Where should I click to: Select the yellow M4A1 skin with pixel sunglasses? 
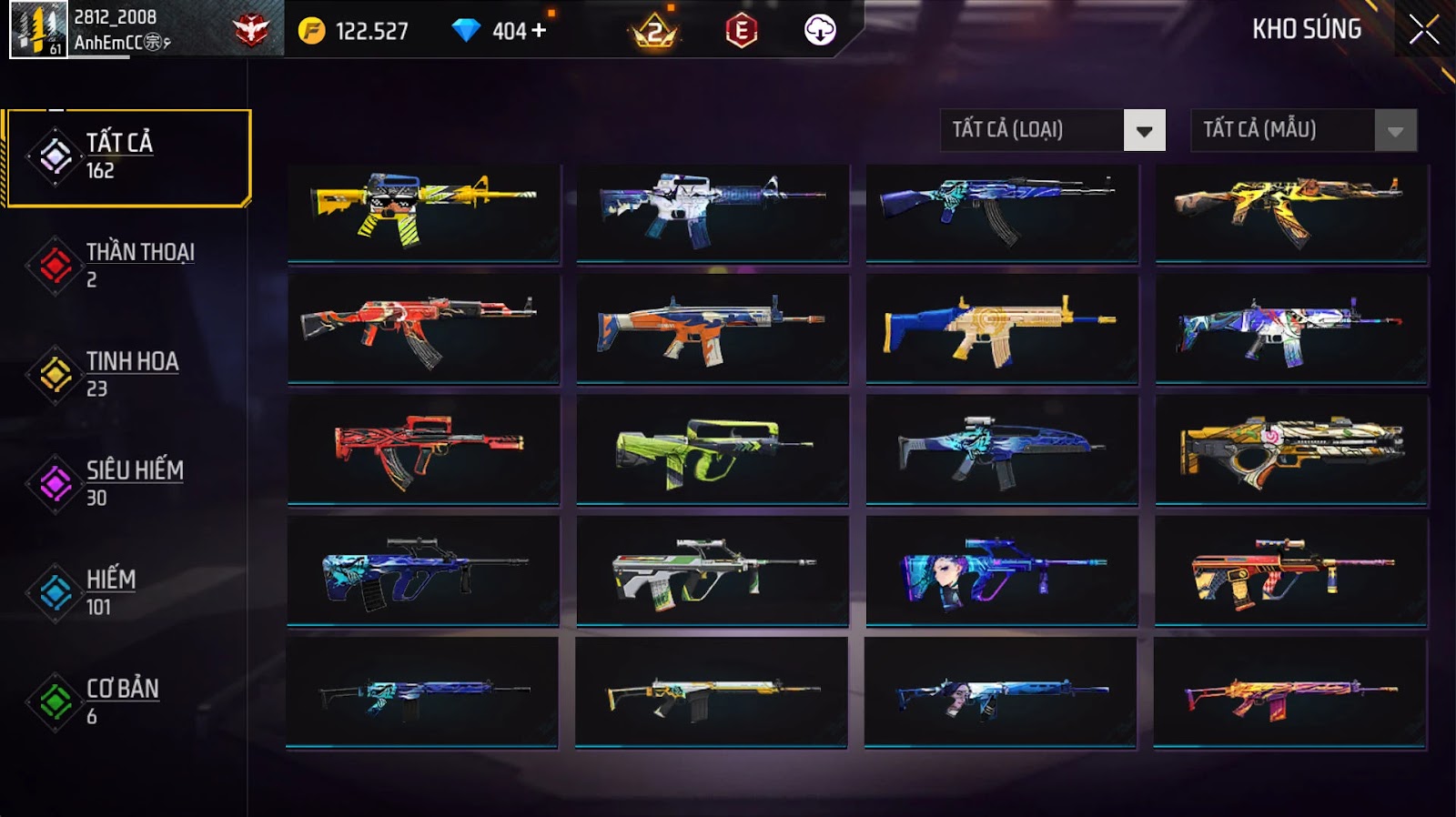coord(424,213)
